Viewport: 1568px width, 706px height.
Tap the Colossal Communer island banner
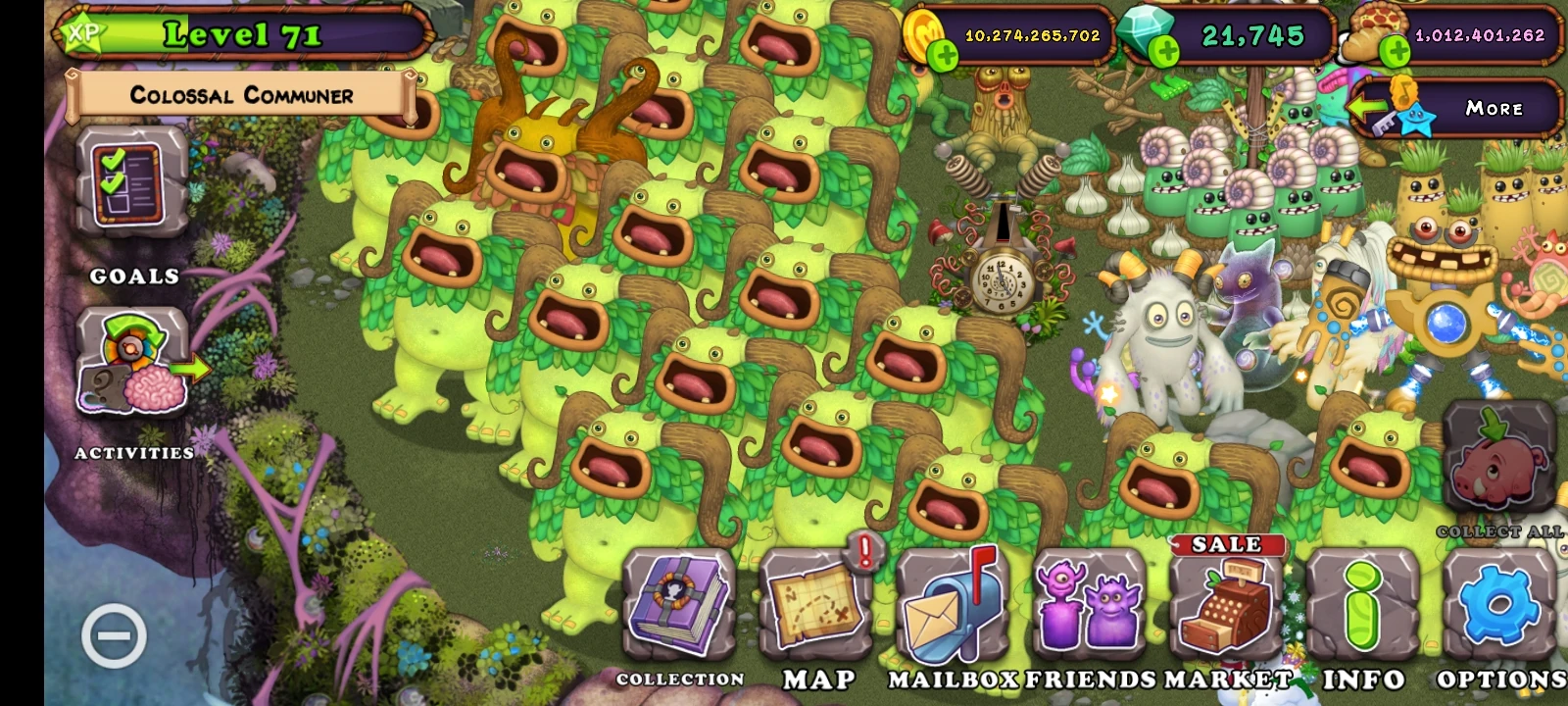coord(240,95)
